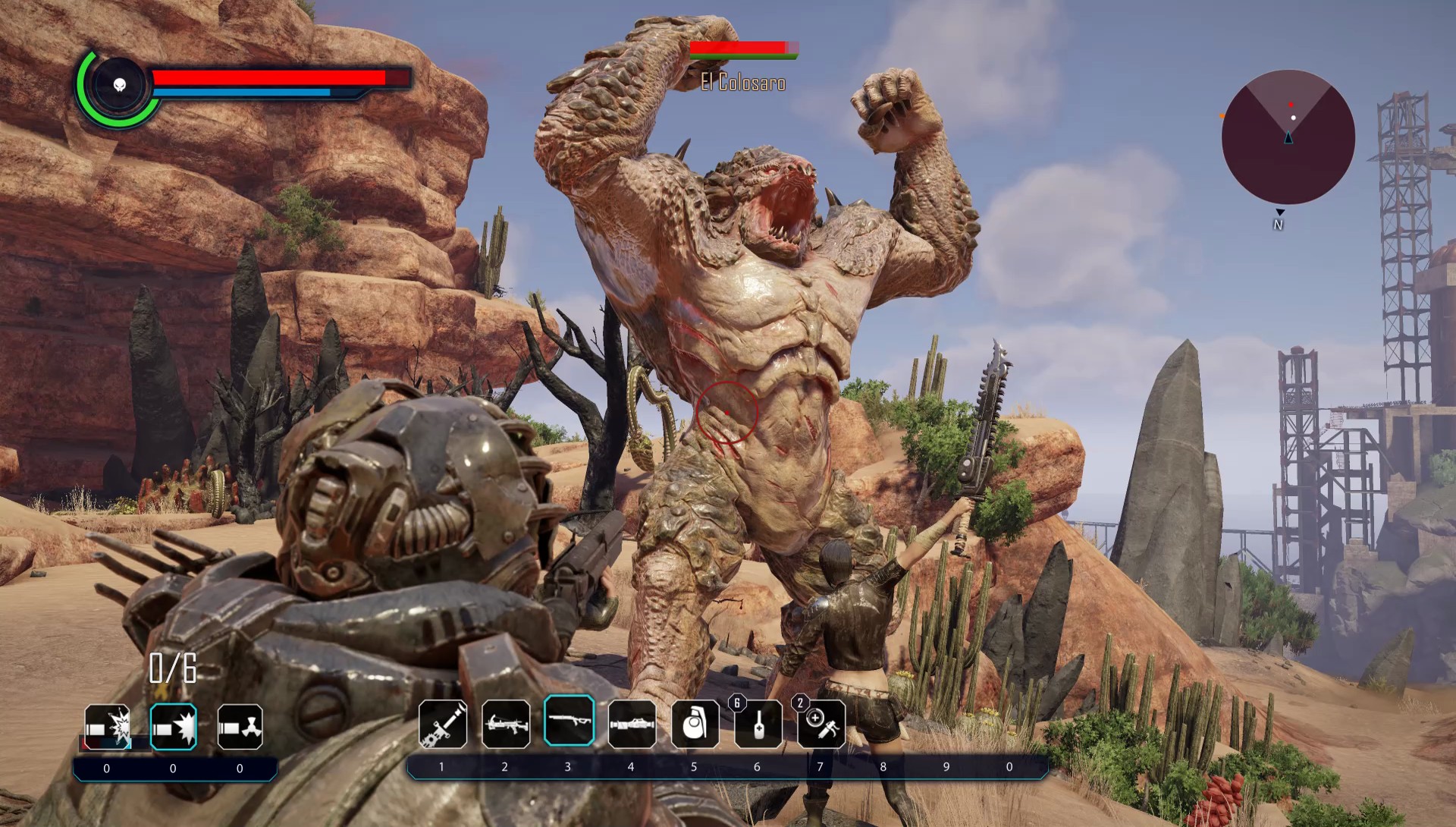This screenshot has width=1456, height=827.
Task: Equip the crossbow rifle from the hotbar
Action: click(506, 722)
